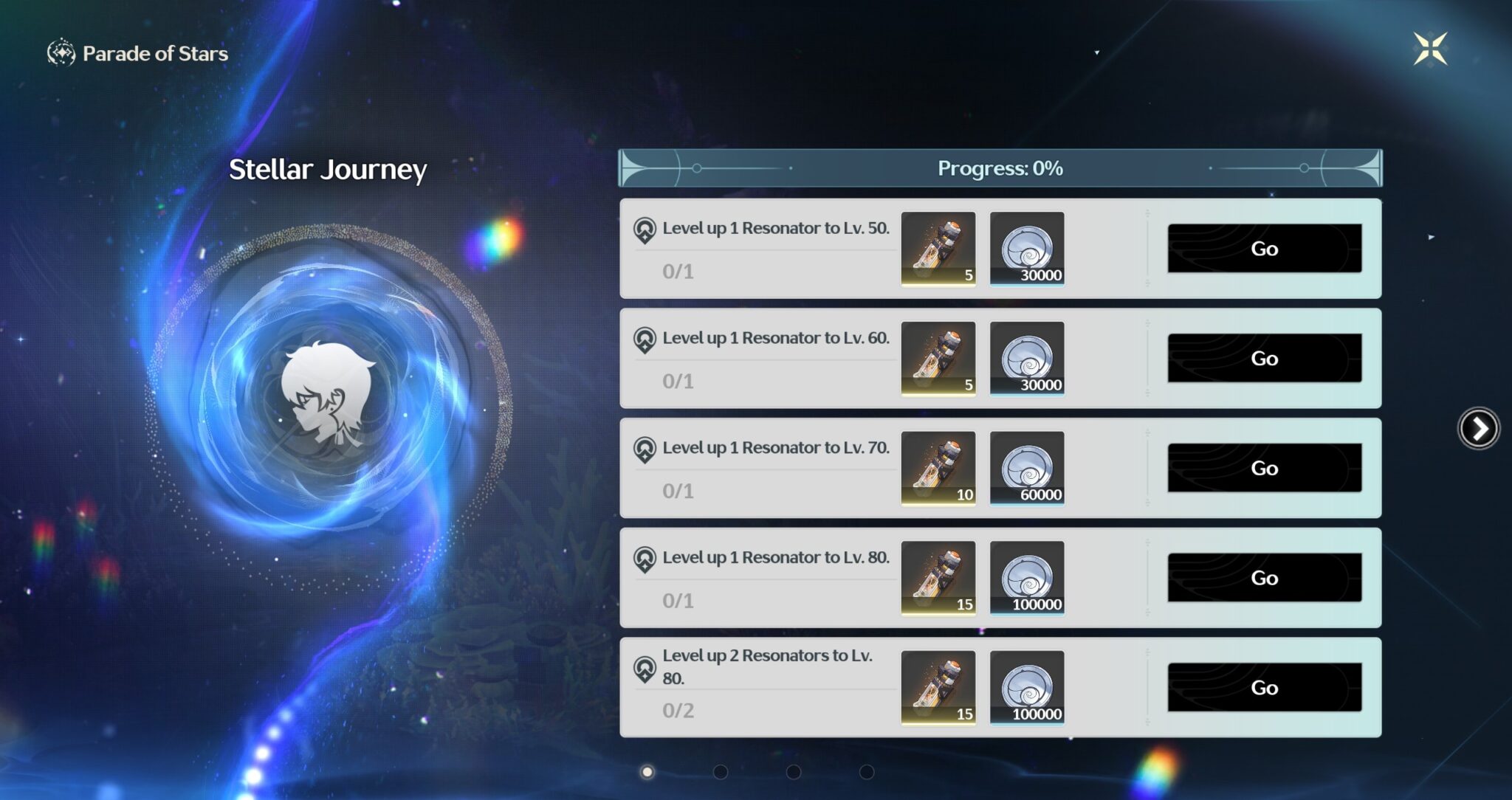This screenshot has height=800, width=1512.
Task: Open the Stellar Journey character portal emblem
Action: point(329,395)
